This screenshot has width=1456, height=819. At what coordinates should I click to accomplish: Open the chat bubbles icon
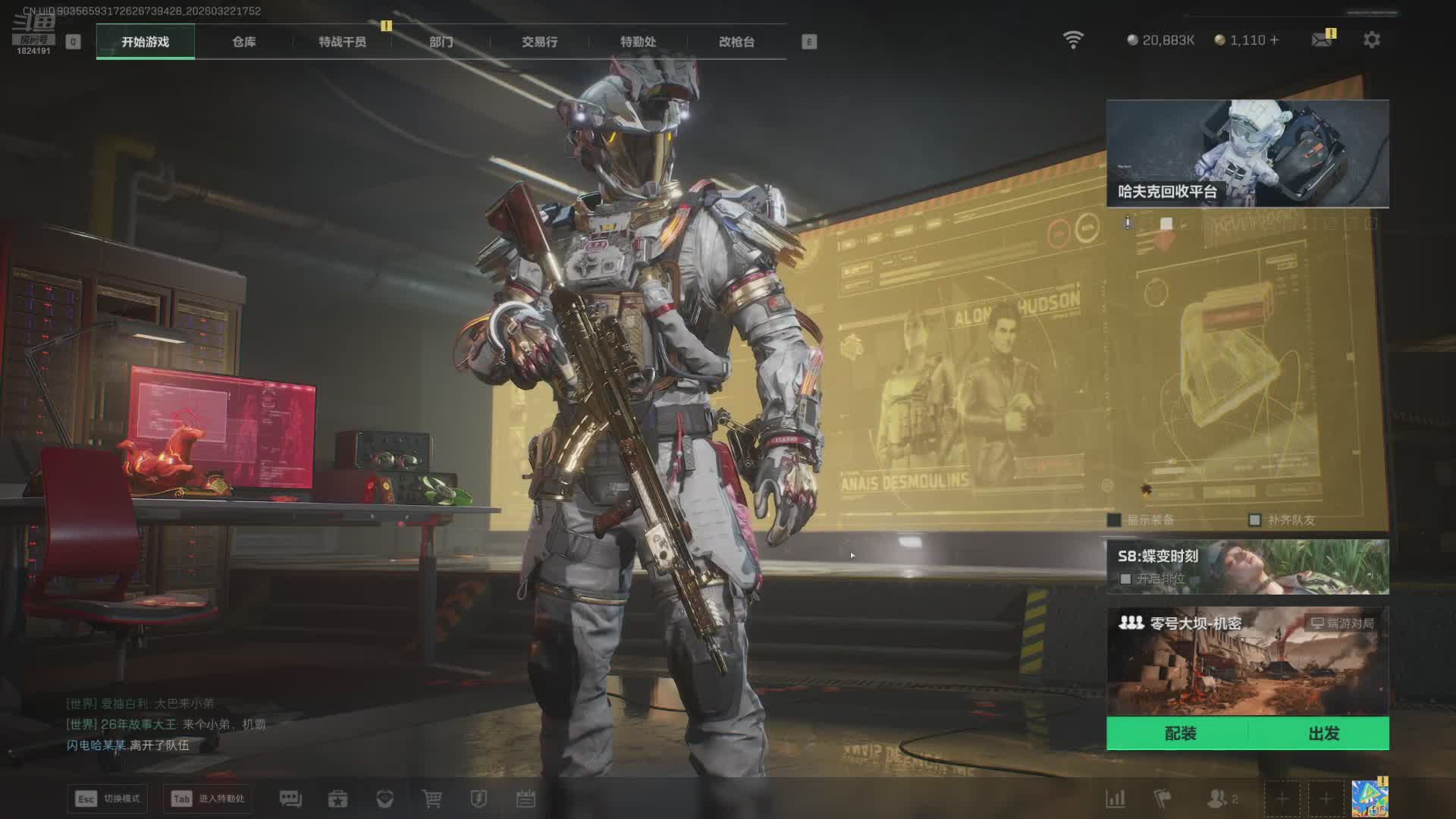coord(290,799)
